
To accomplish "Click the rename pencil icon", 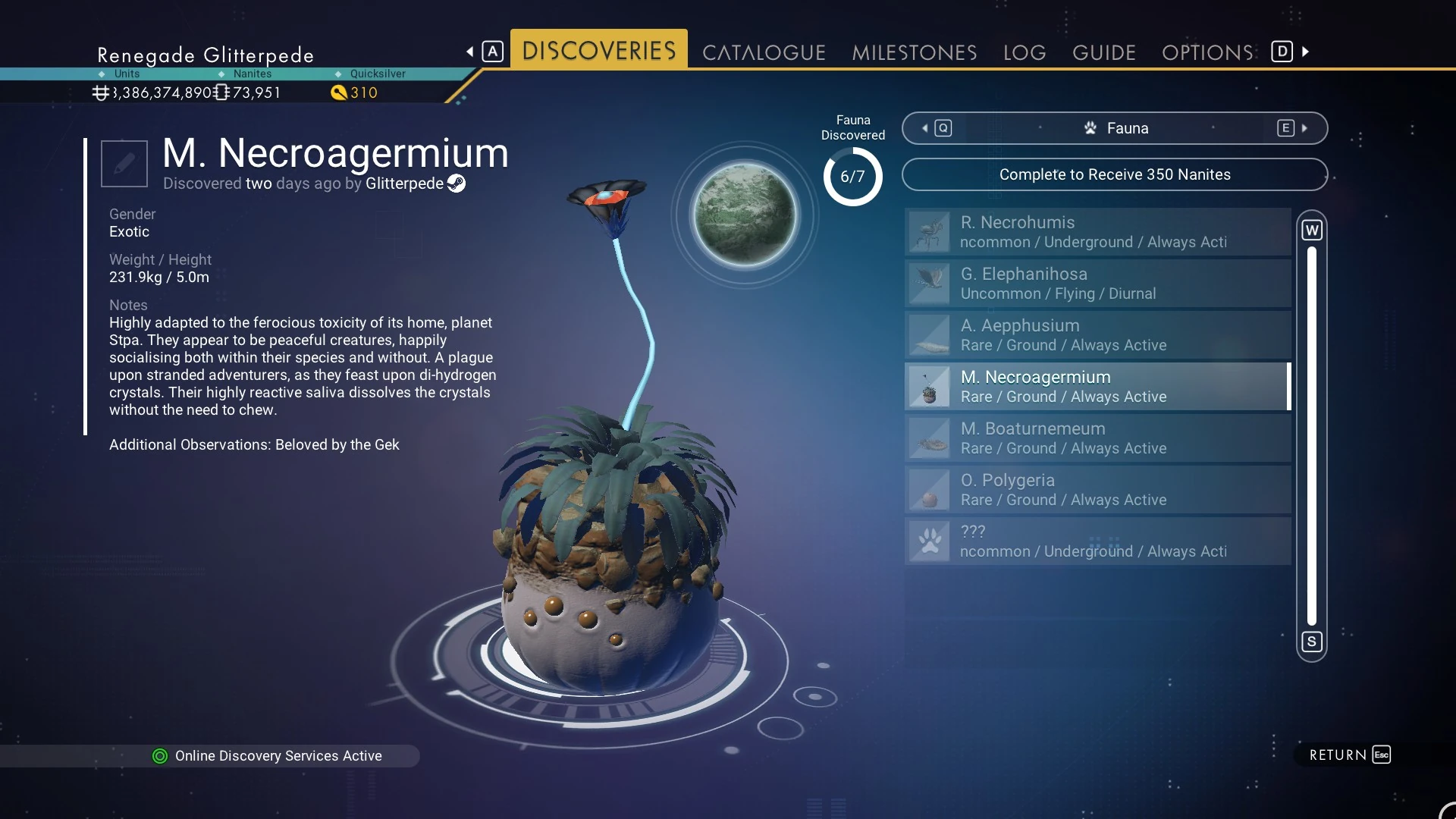I will coord(124,163).
